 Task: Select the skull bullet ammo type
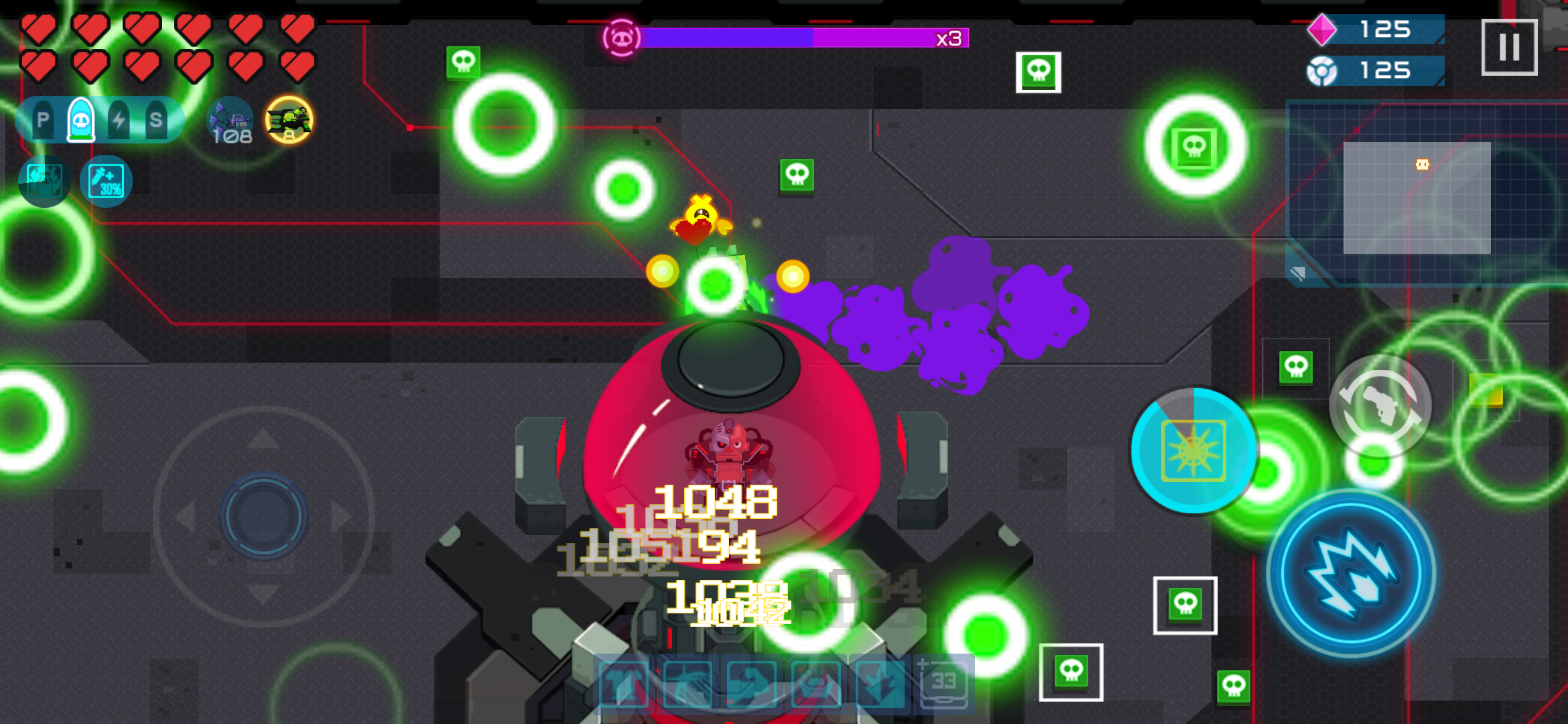[80, 119]
